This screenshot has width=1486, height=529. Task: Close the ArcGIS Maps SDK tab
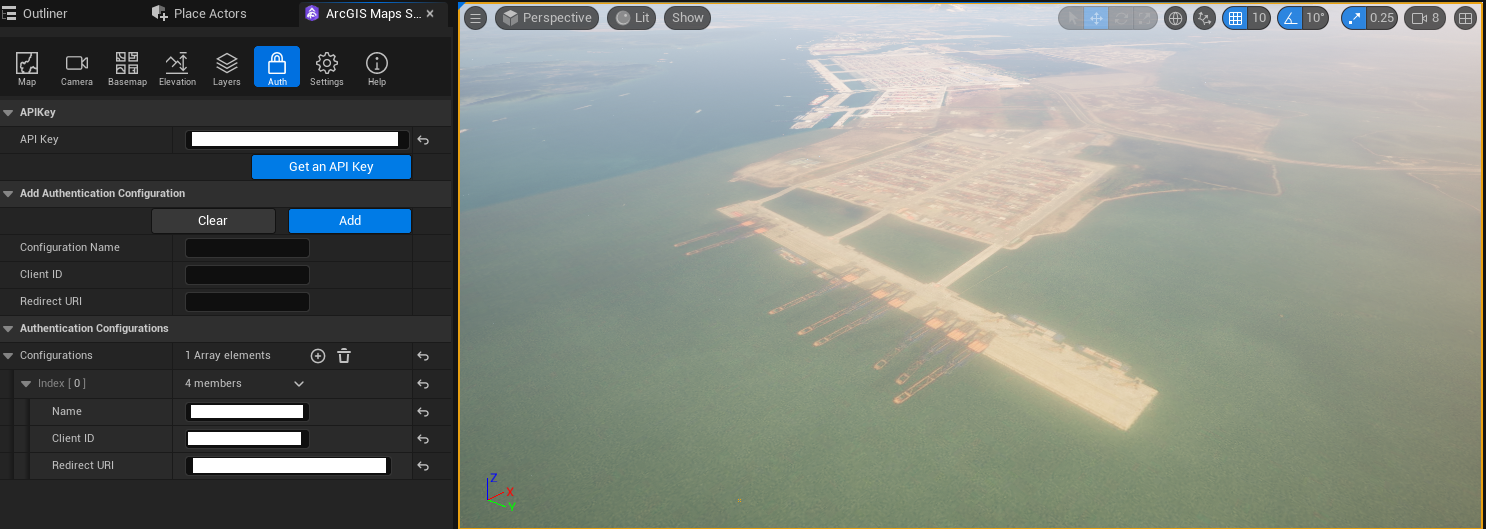430,14
